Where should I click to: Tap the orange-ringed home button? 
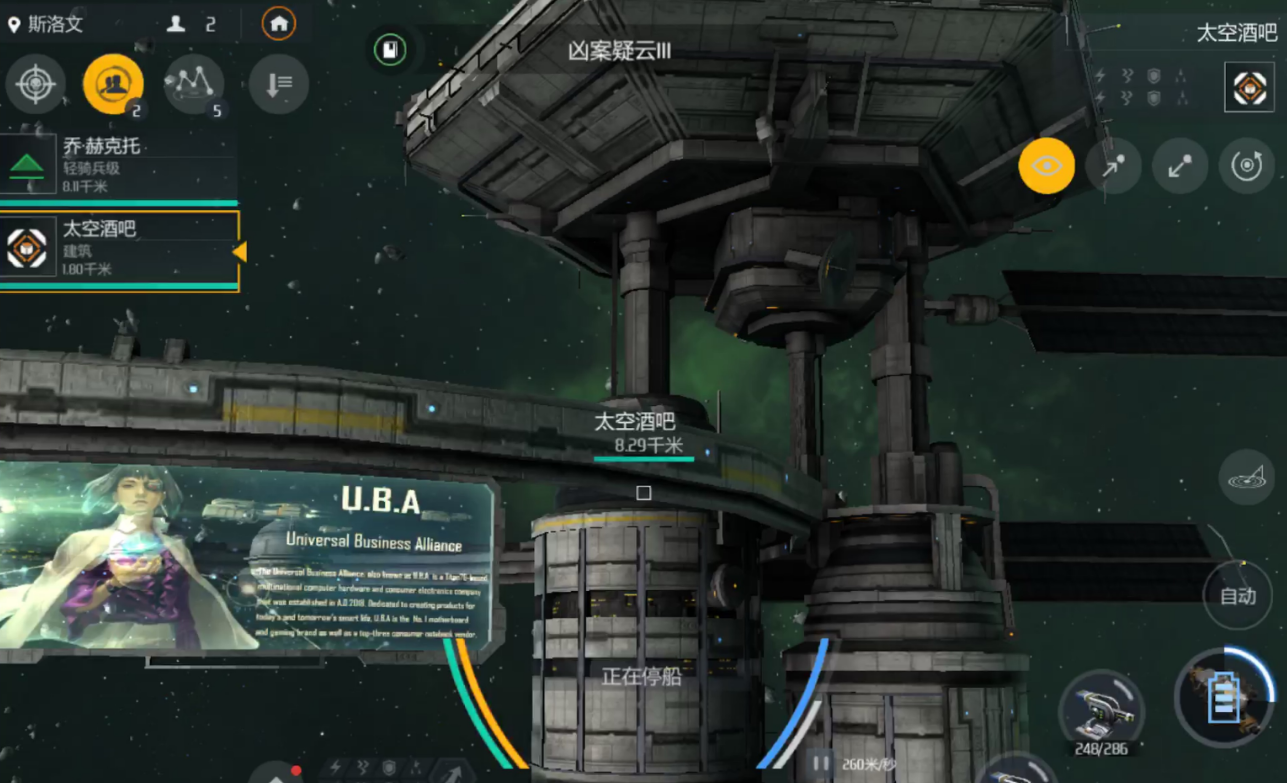(278, 23)
